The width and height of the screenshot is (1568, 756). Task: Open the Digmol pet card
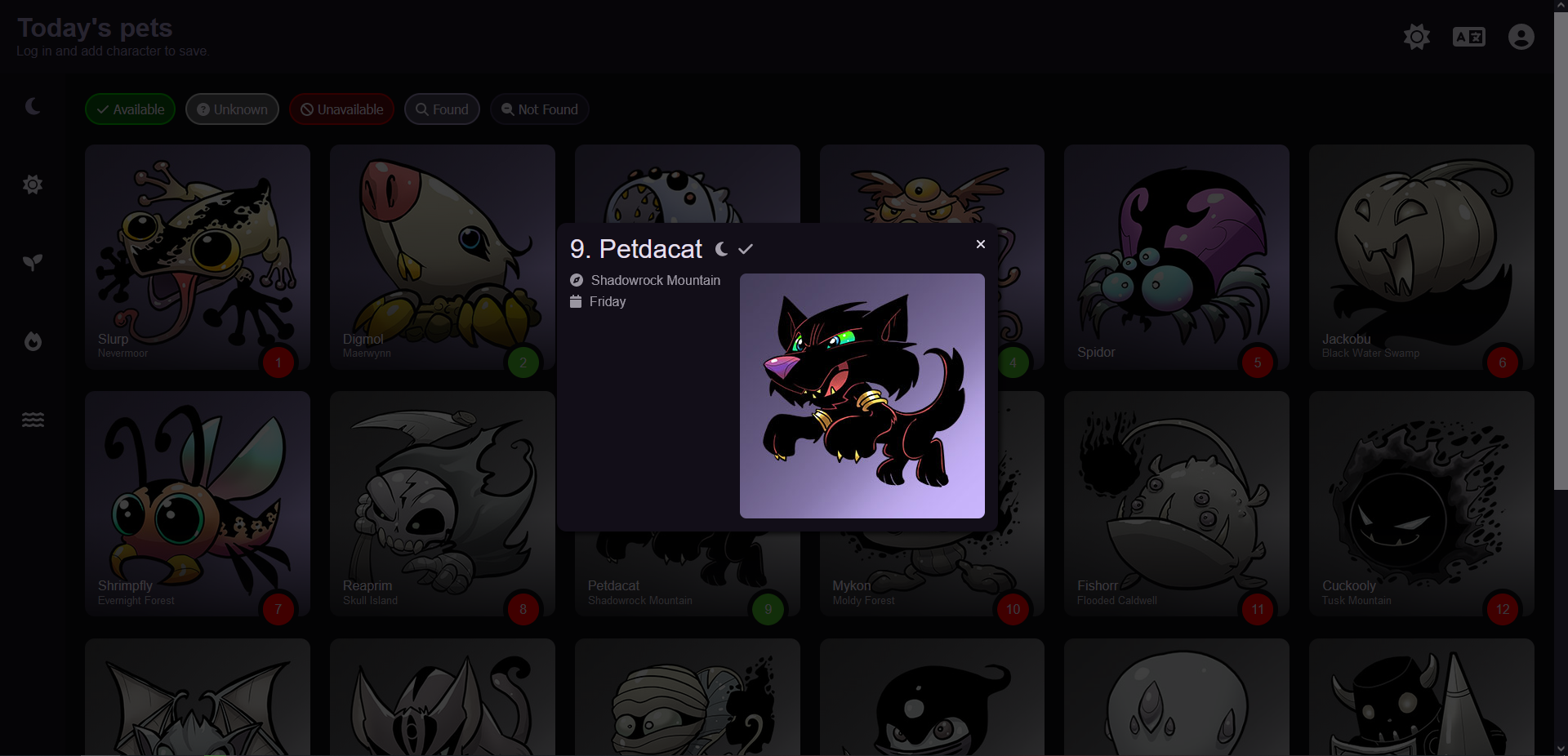pos(442,257)
